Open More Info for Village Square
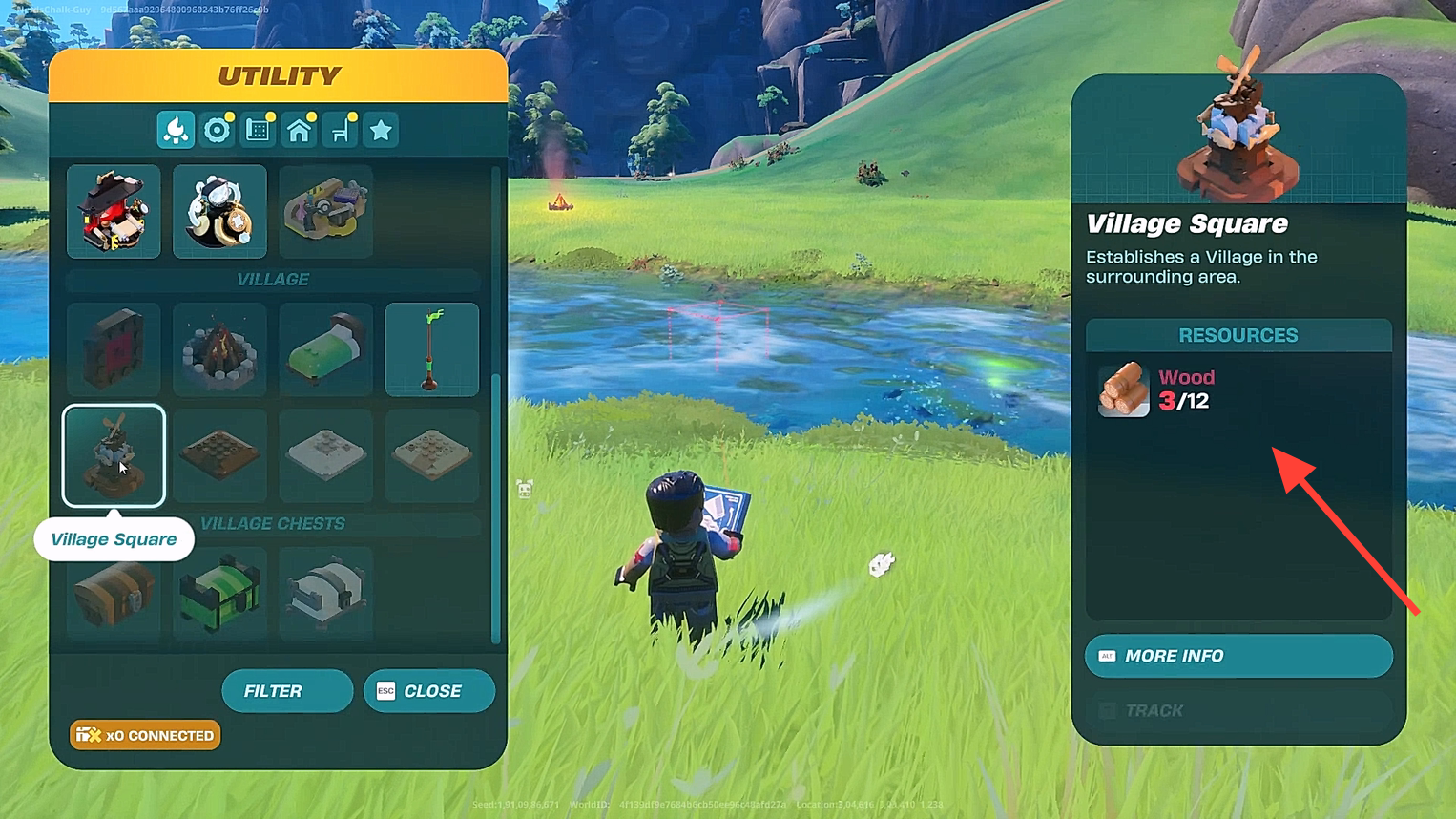The height and width of the screenshot is (819, 1456). [1238, 656]
